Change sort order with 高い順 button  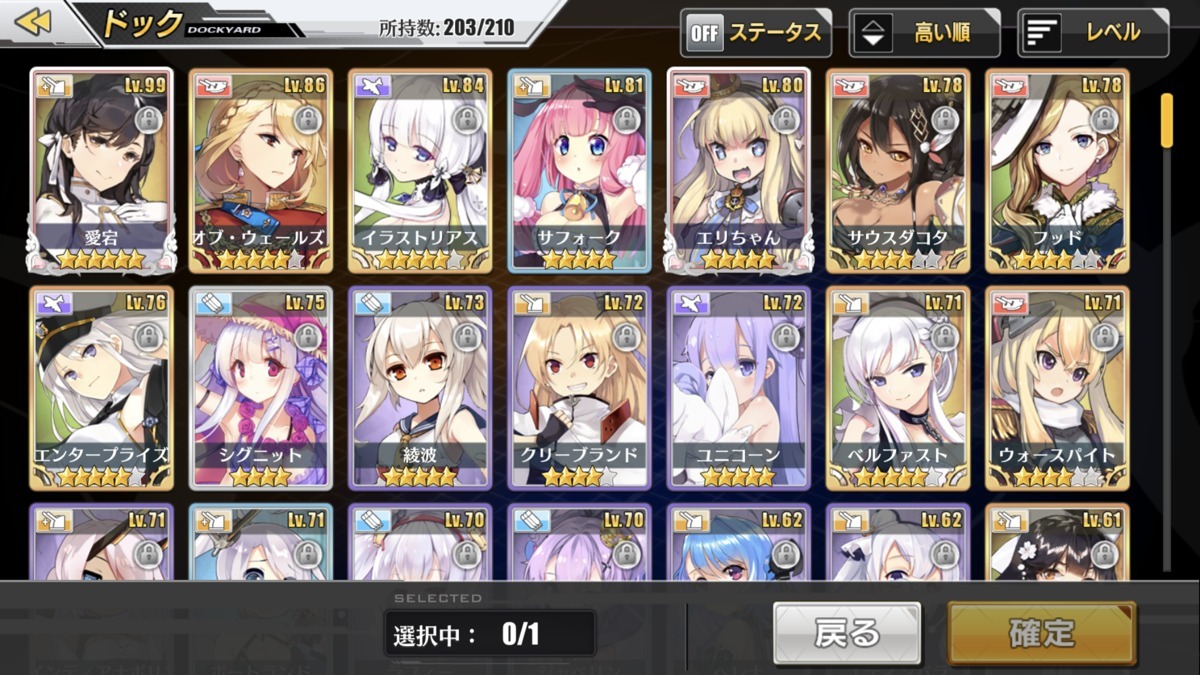[x=924, y=33]
